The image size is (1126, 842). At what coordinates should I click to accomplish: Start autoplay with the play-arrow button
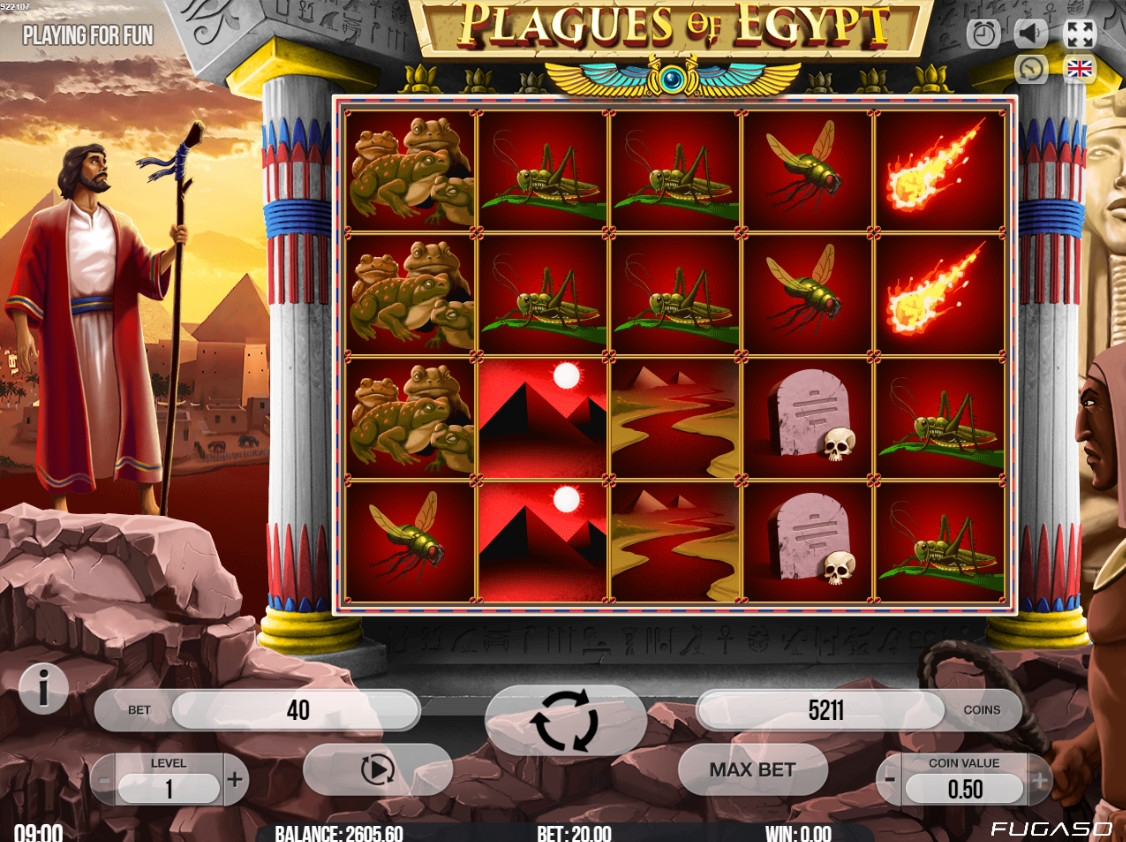(x=377, y=769)
